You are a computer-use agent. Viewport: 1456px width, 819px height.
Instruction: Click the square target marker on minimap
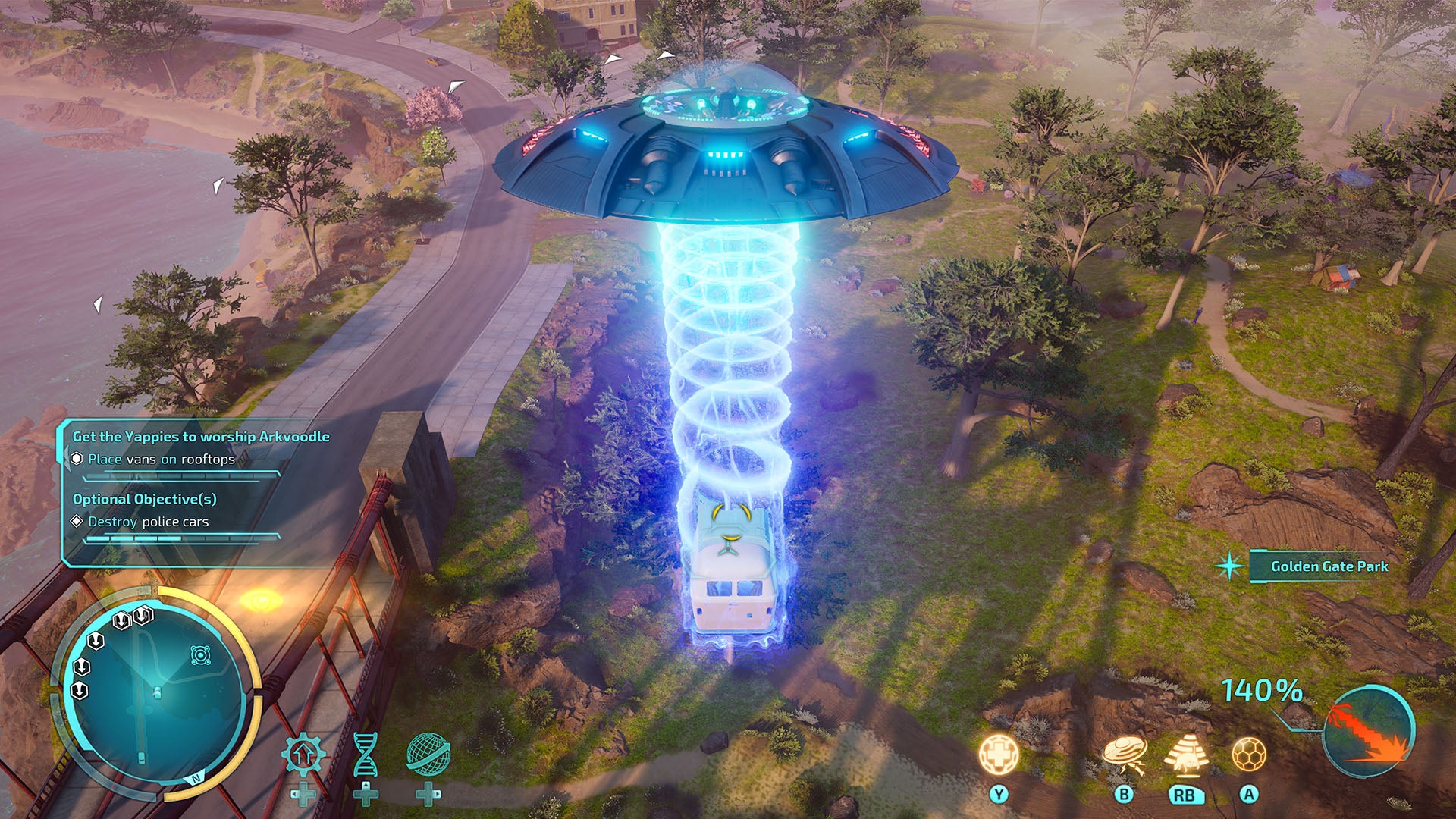200,655
